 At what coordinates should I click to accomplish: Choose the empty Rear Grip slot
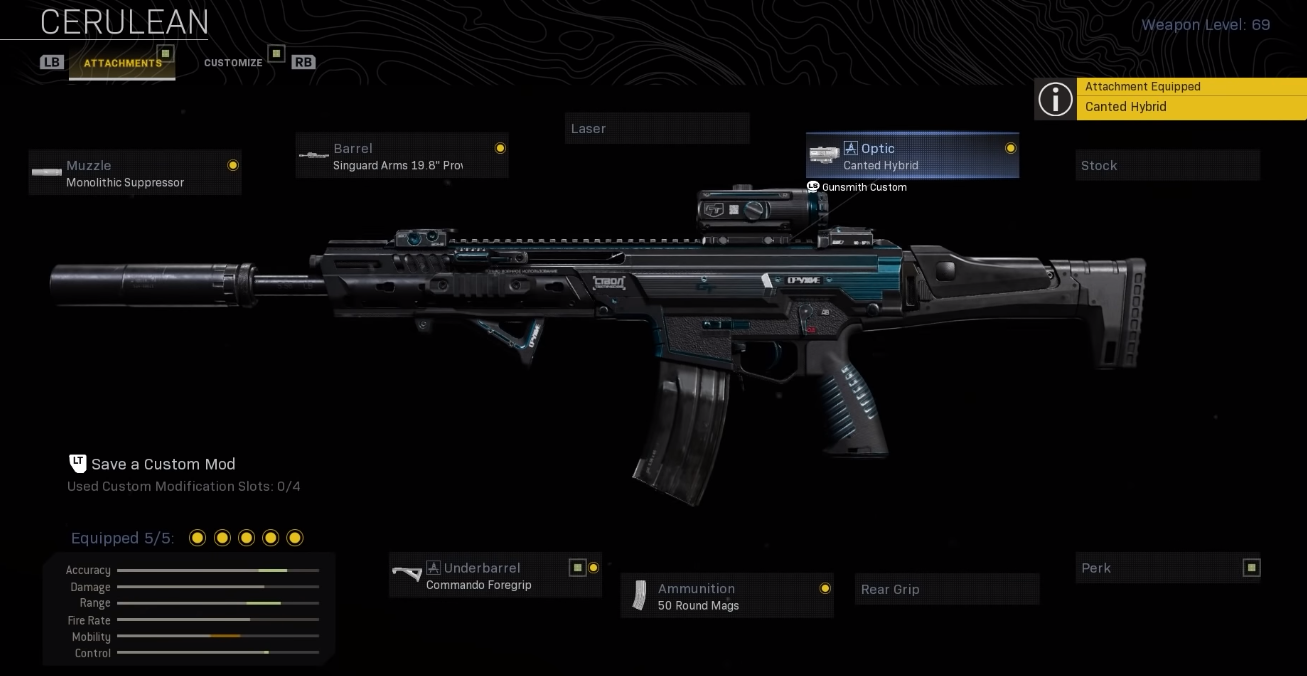[x=947, y=590]
